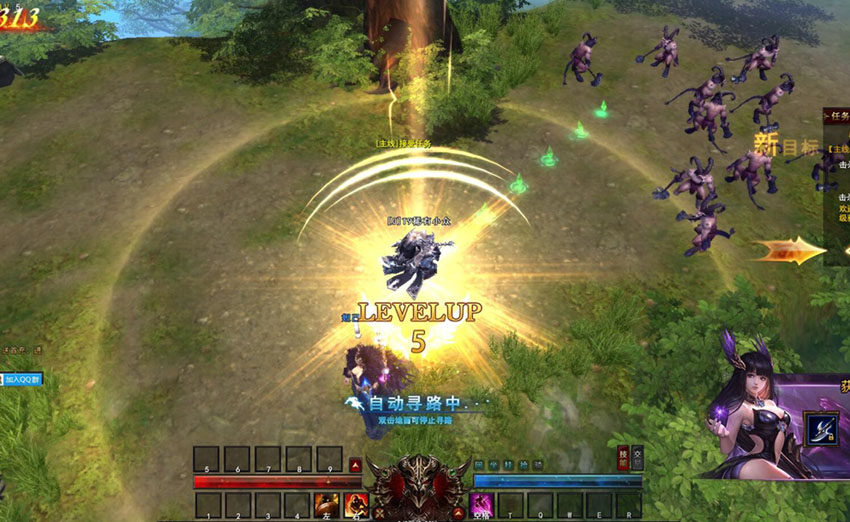
Task: Select the crossed-swords button left of emblem
Action: point(378,513)
